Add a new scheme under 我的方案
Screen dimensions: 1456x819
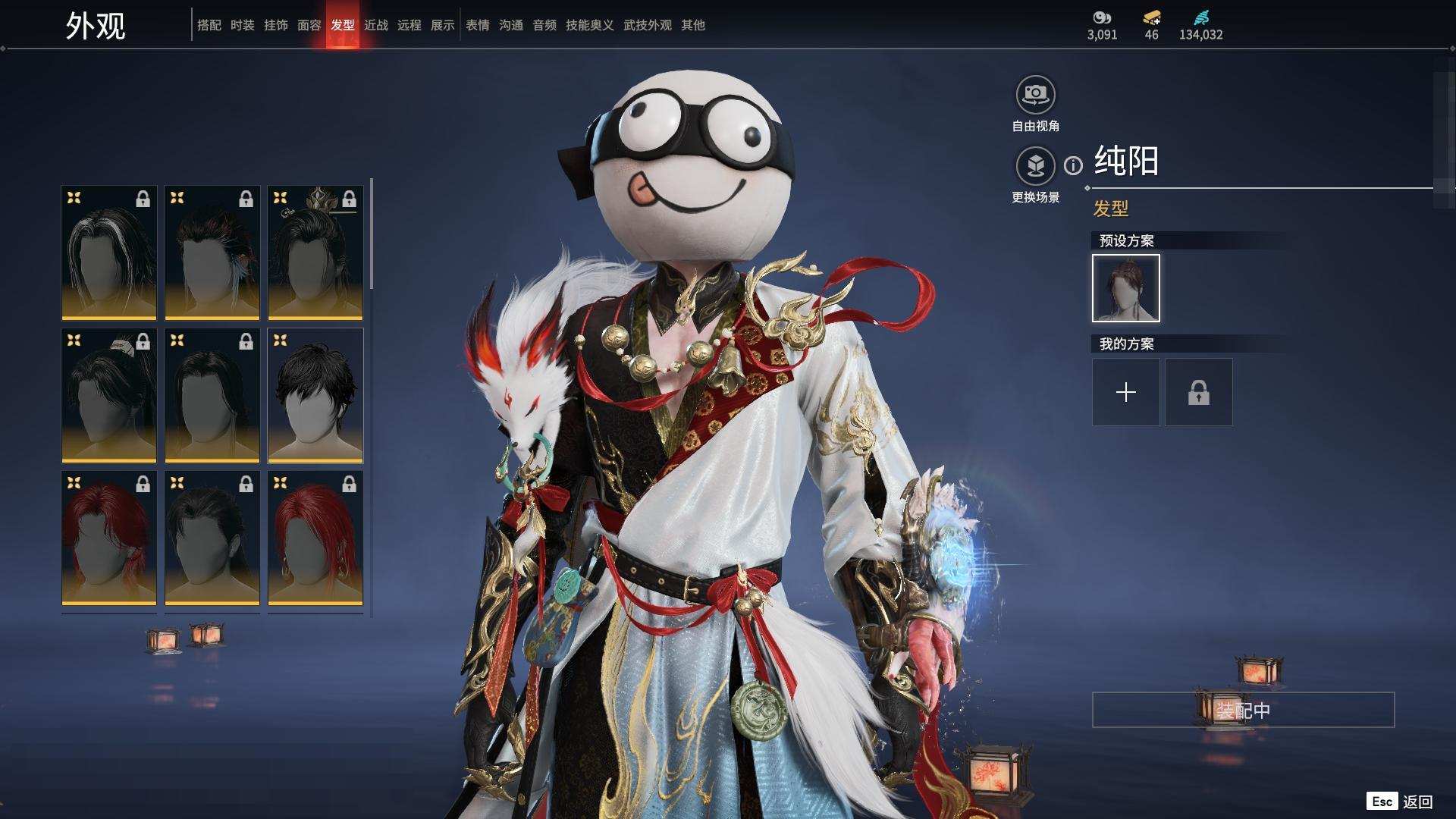pyautogui.click(x=1125, y=392)
